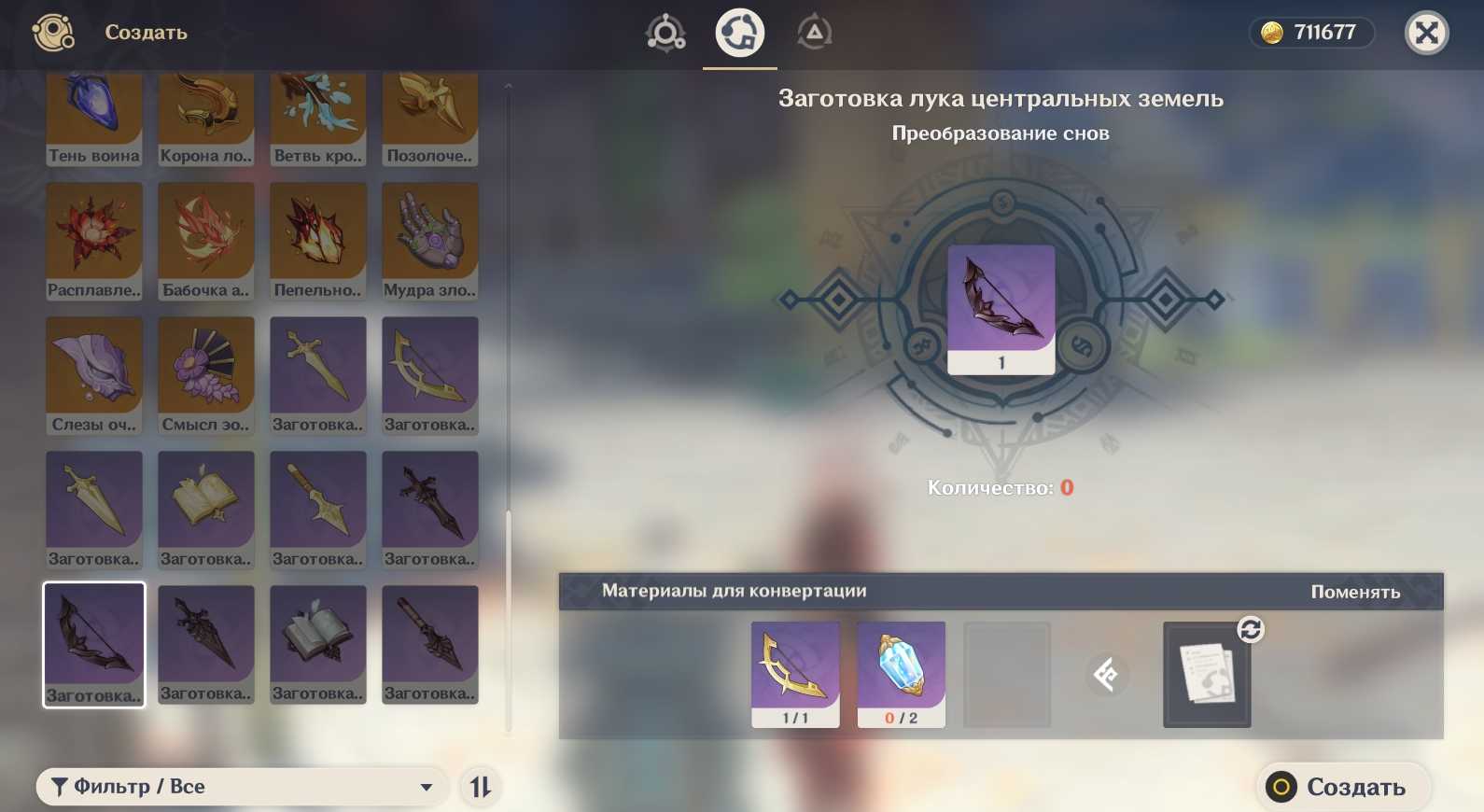The width and height of the screenshot is (1484, 812).
Task: Click Поменять to swap materials
Action: tap(1355, 592)
